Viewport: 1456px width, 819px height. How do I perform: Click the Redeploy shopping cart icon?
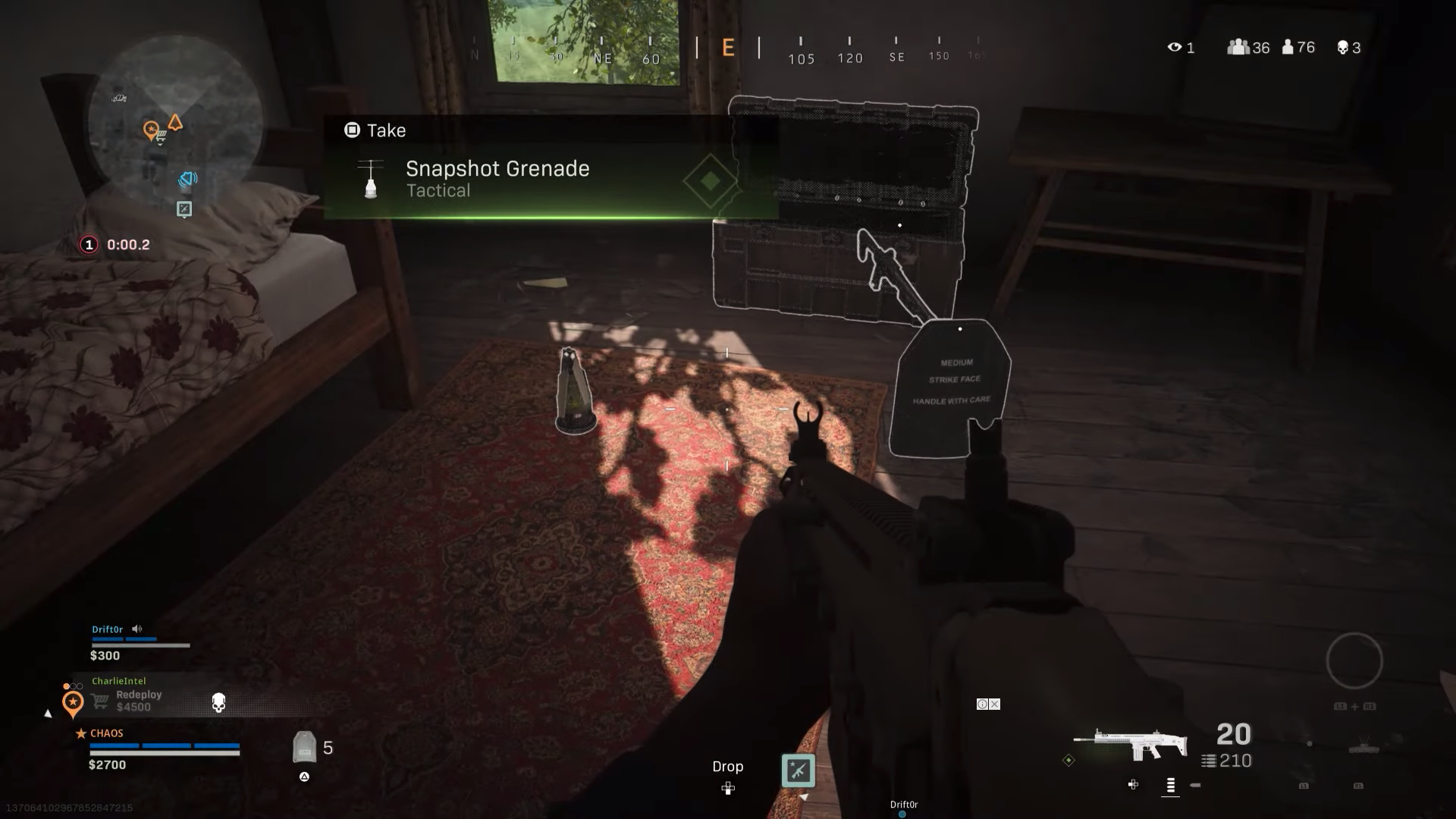99,701
